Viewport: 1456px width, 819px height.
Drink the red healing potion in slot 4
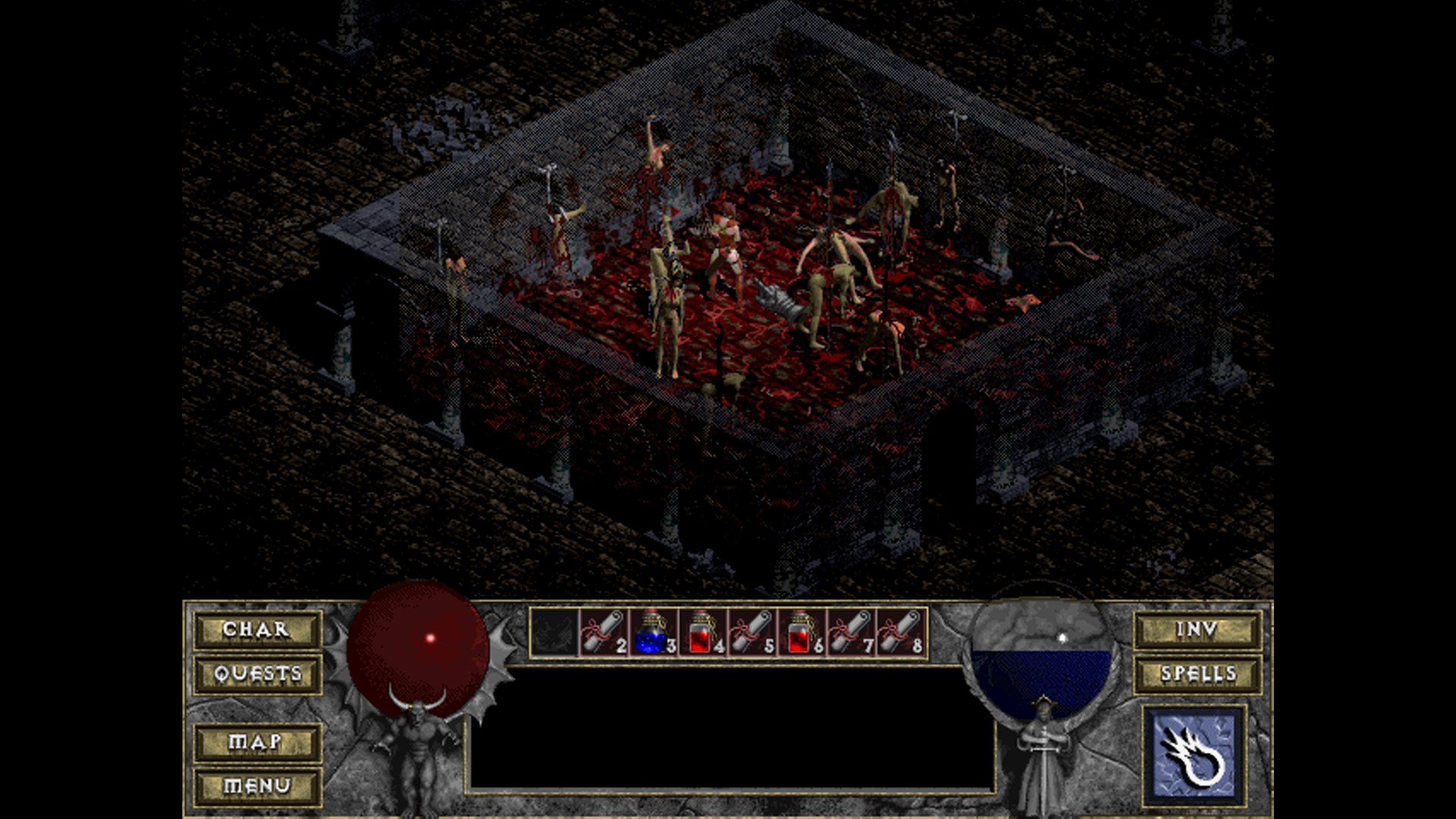tap(702, 632)
